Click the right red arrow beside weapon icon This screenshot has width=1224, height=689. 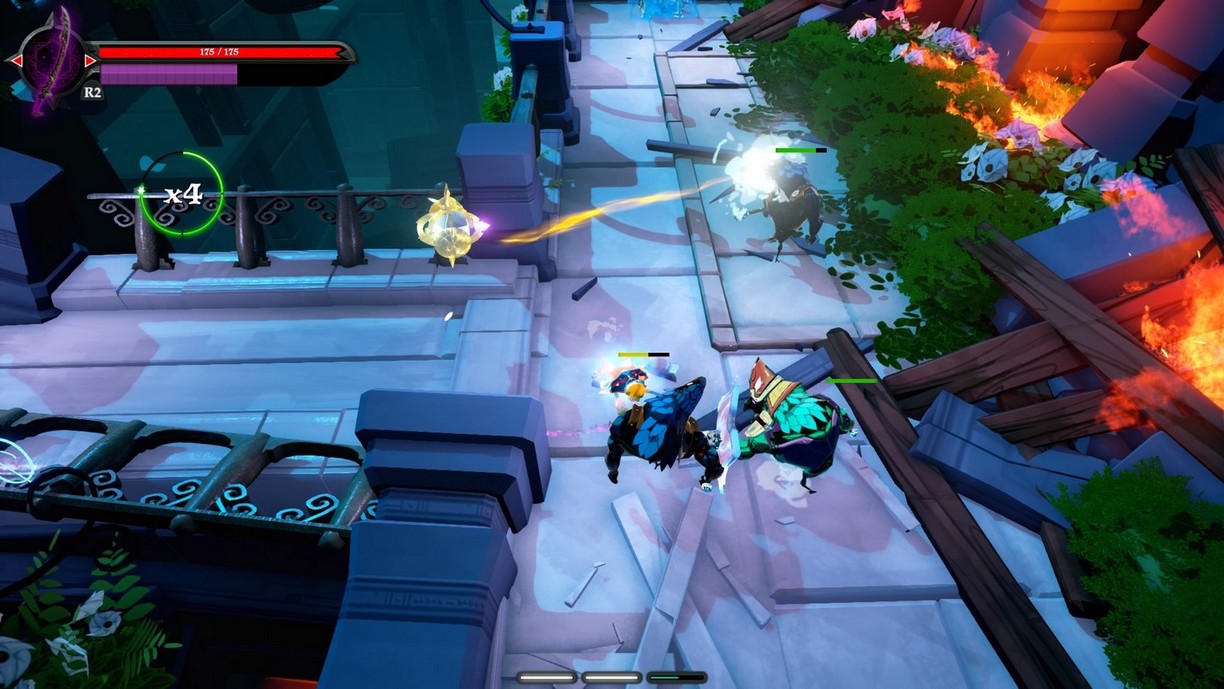coord(91,60)
